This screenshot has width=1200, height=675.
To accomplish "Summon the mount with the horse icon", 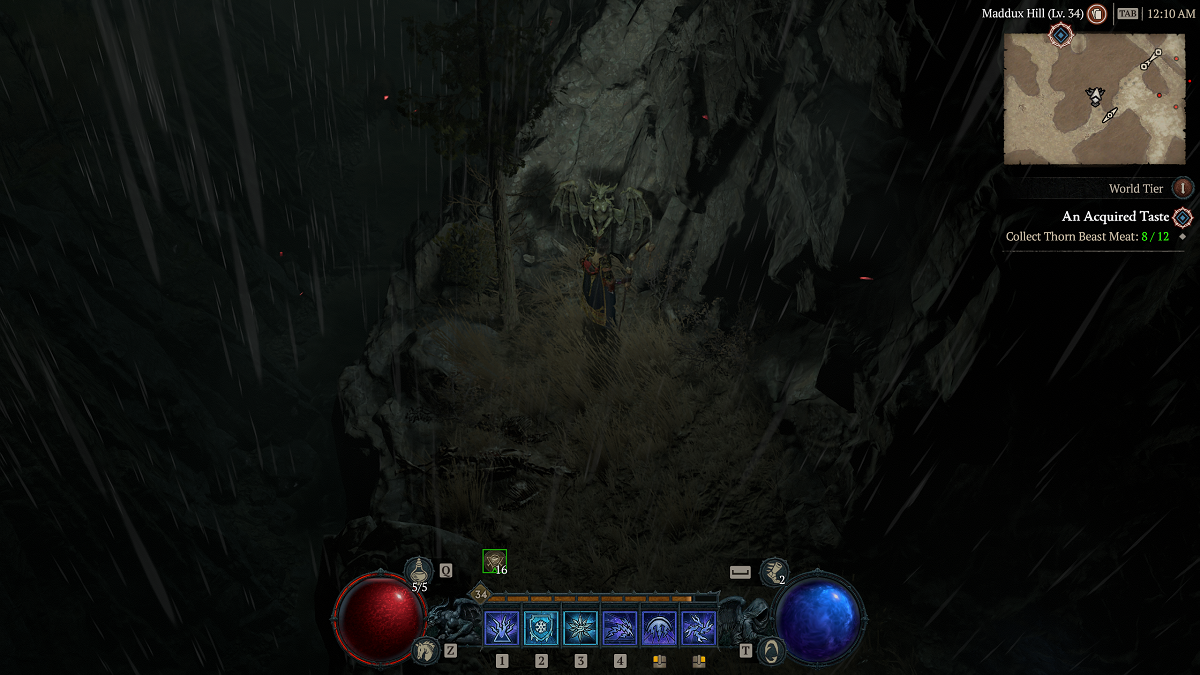I will [425, 650].
